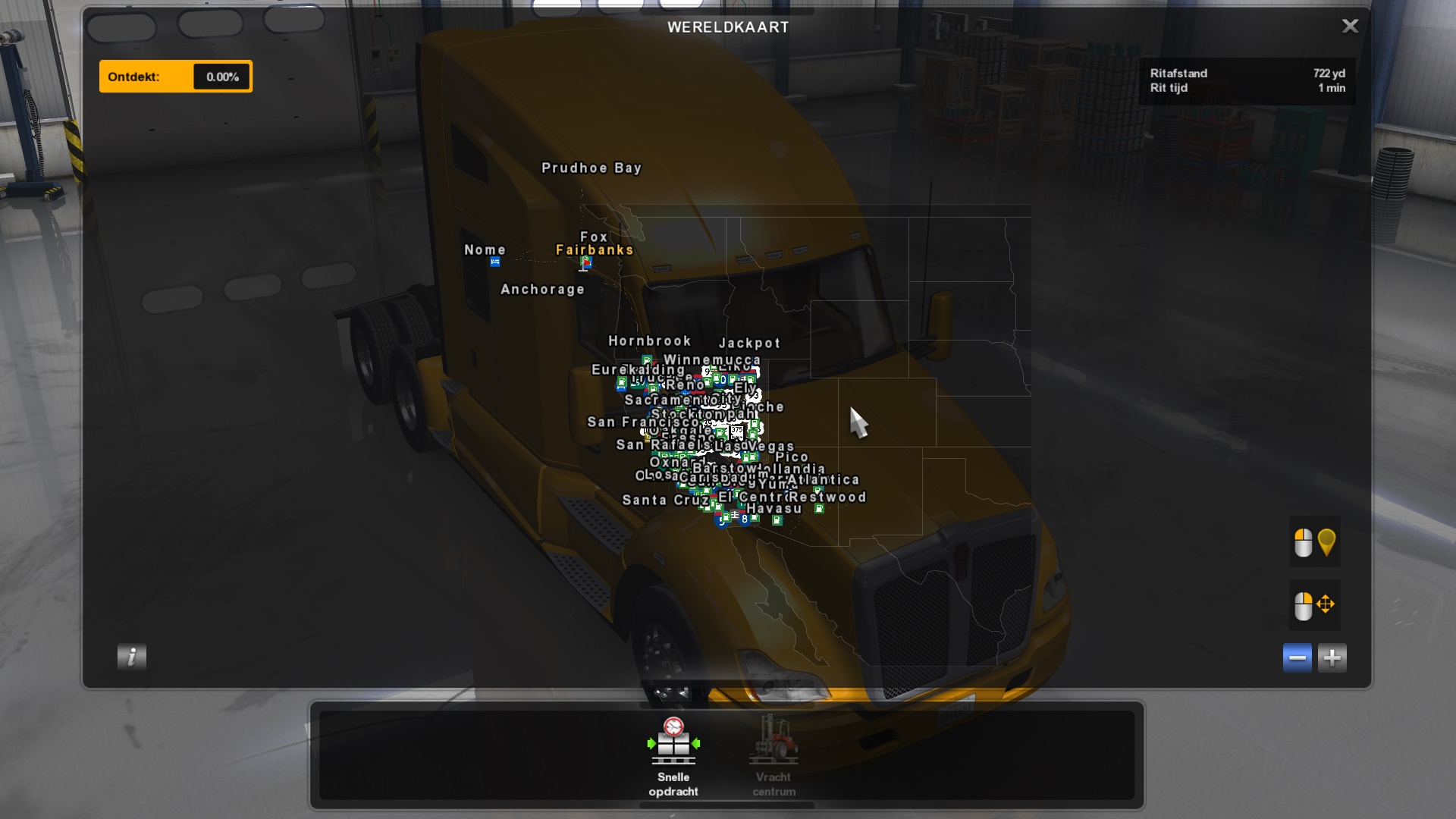Click the Ritafstand trip info panel
Screen dimensions: 1456x819
pos(1248,81)
